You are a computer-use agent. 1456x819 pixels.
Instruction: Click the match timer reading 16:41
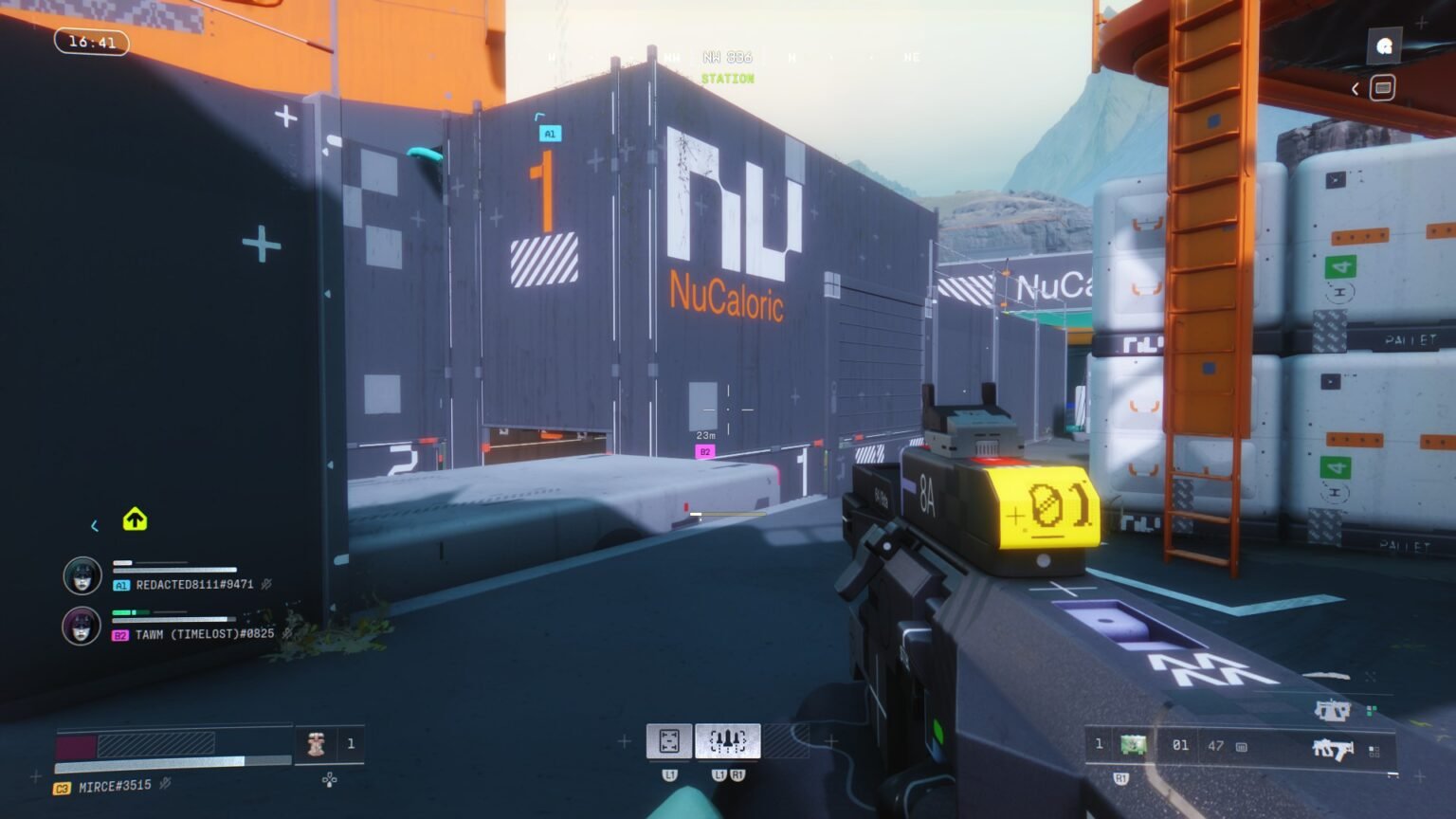[91, 42]
